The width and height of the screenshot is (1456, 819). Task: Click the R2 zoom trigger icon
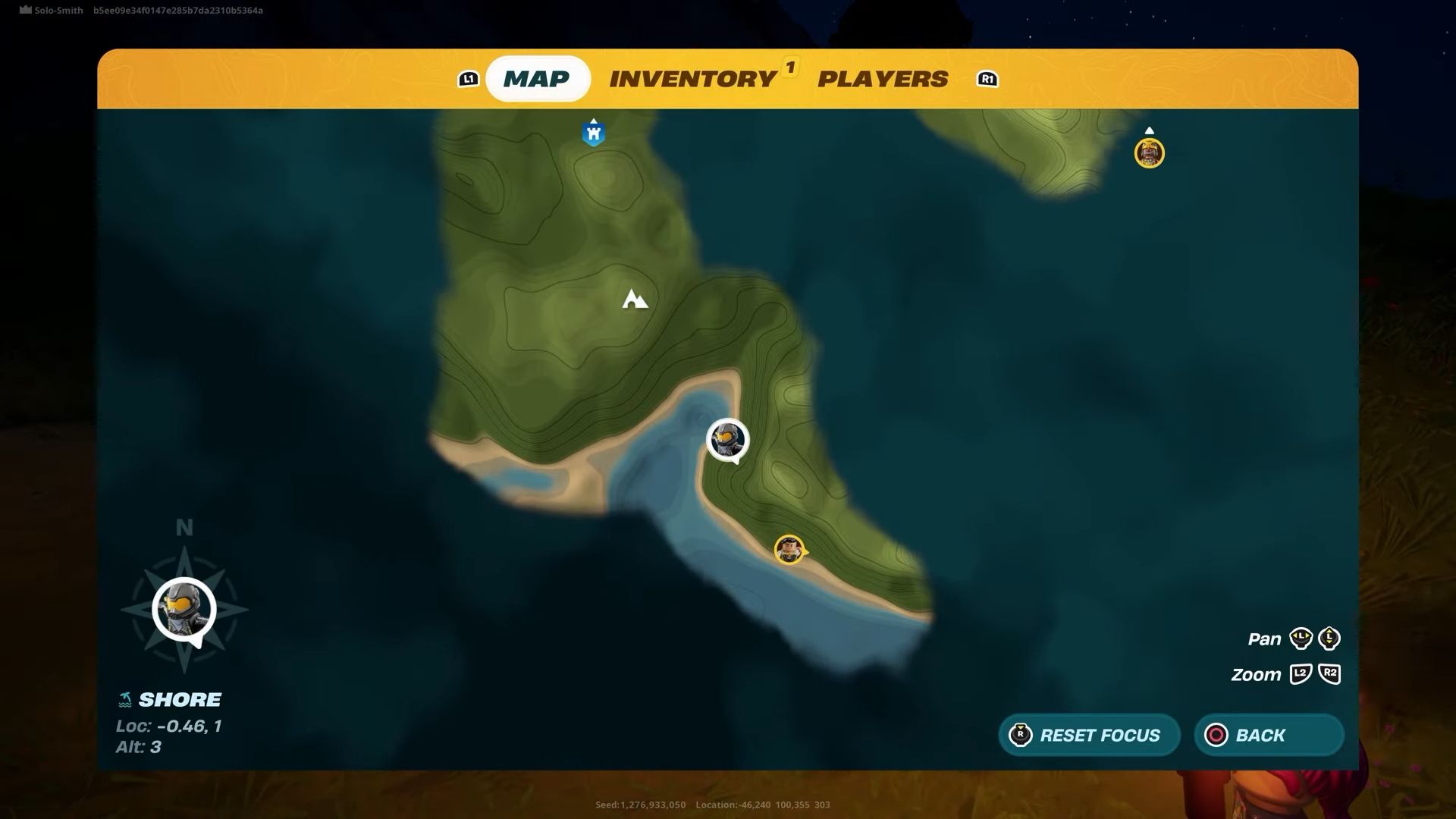[x=1331, y=674]
